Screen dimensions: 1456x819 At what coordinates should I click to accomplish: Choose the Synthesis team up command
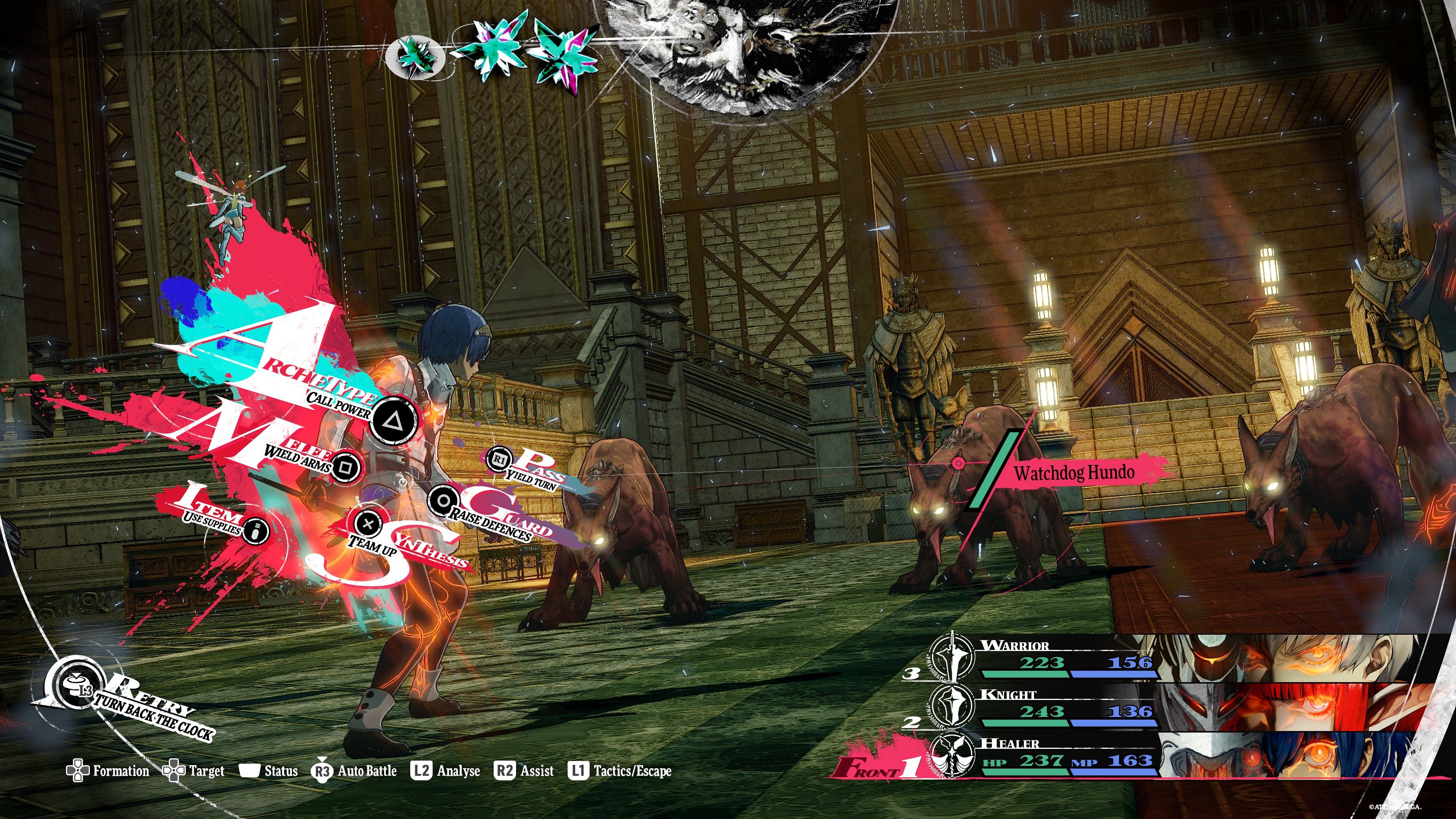[369, 523]
